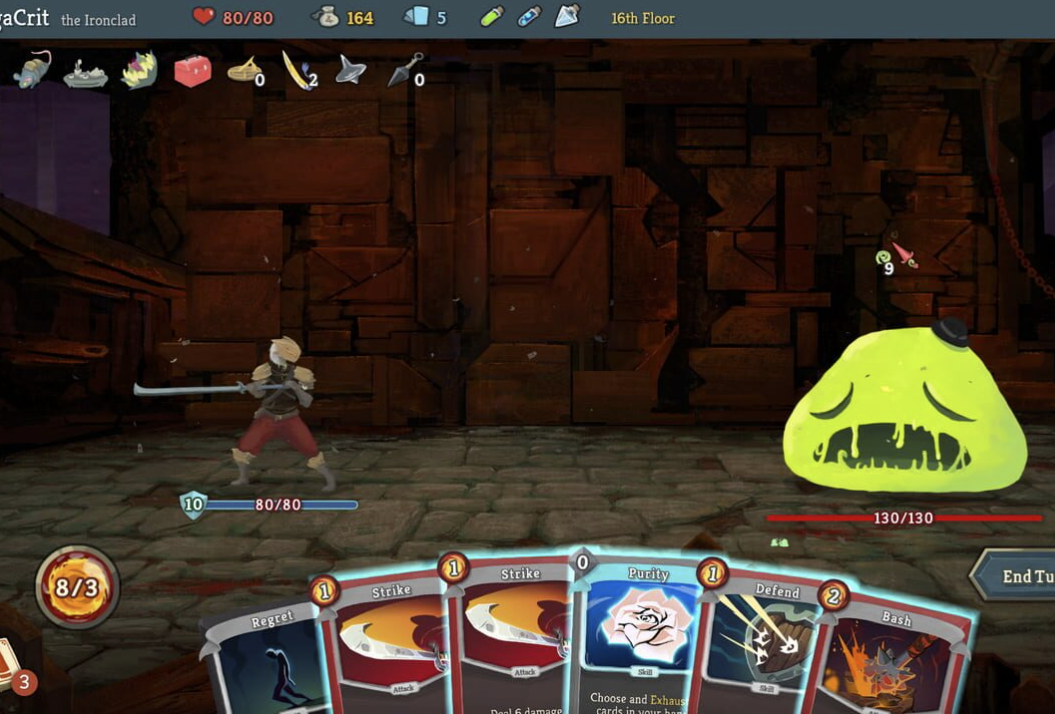View the kunai relic
1055x714 pixels.
404,70
